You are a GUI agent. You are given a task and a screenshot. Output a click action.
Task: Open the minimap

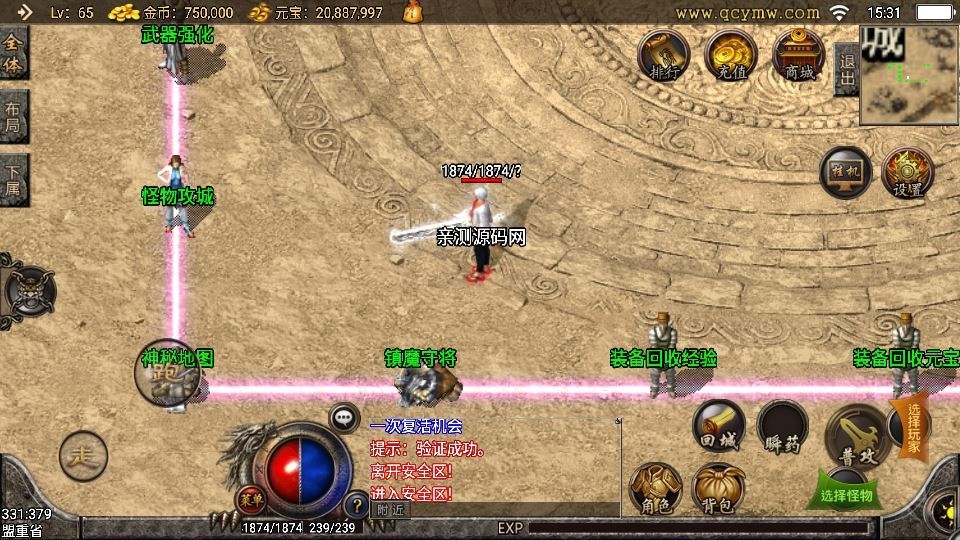(x=908, y=70)
